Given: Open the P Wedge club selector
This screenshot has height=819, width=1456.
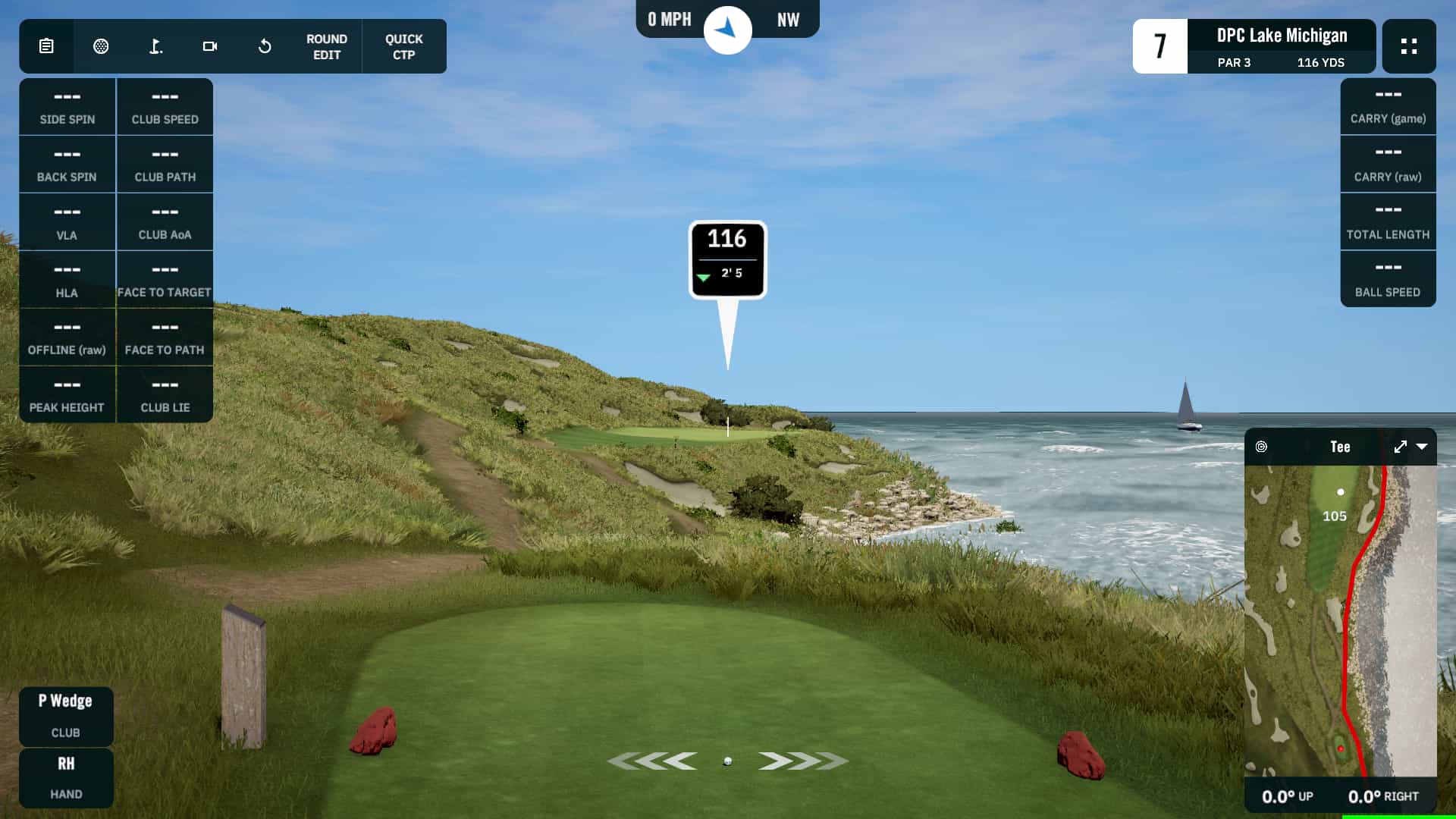Looking at the screenshot, I should pos(66,717).
